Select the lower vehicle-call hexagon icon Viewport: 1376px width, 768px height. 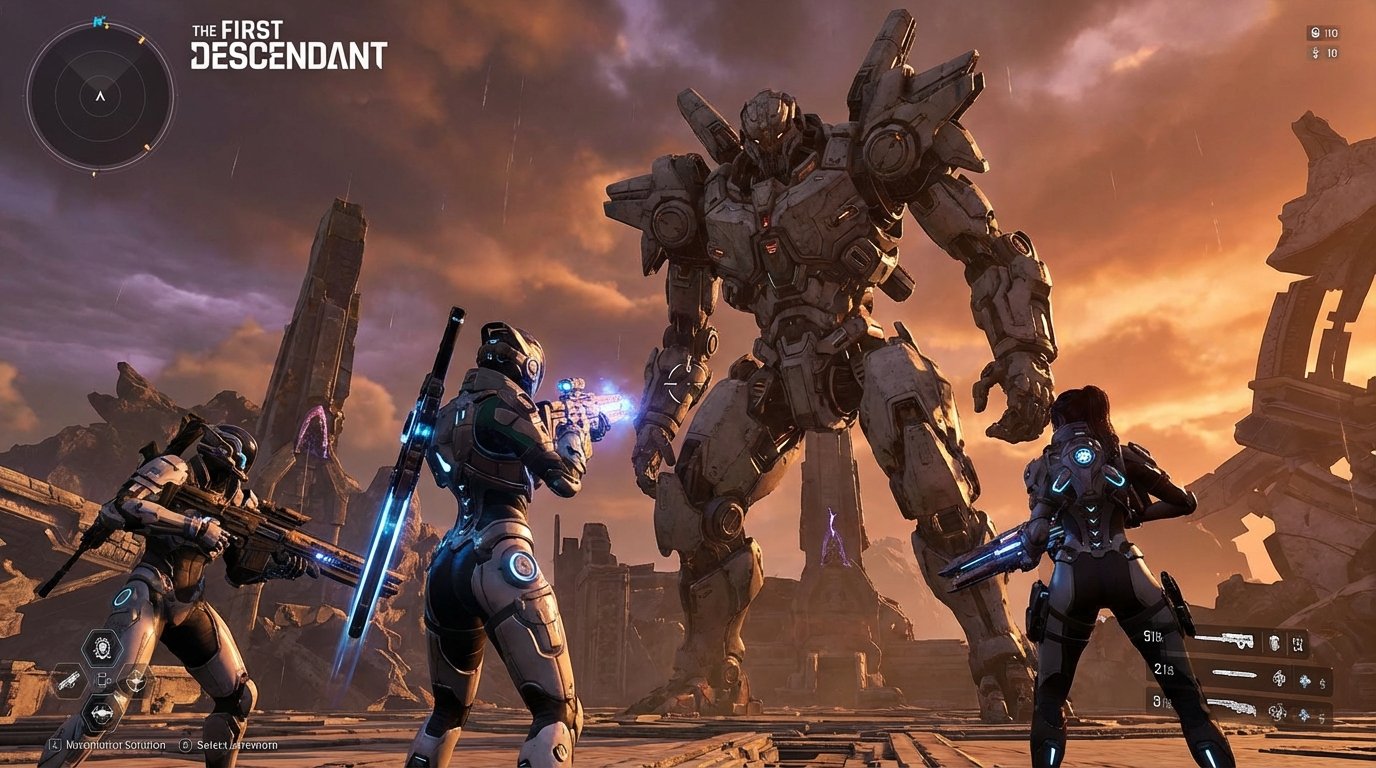tap(103, 712)
